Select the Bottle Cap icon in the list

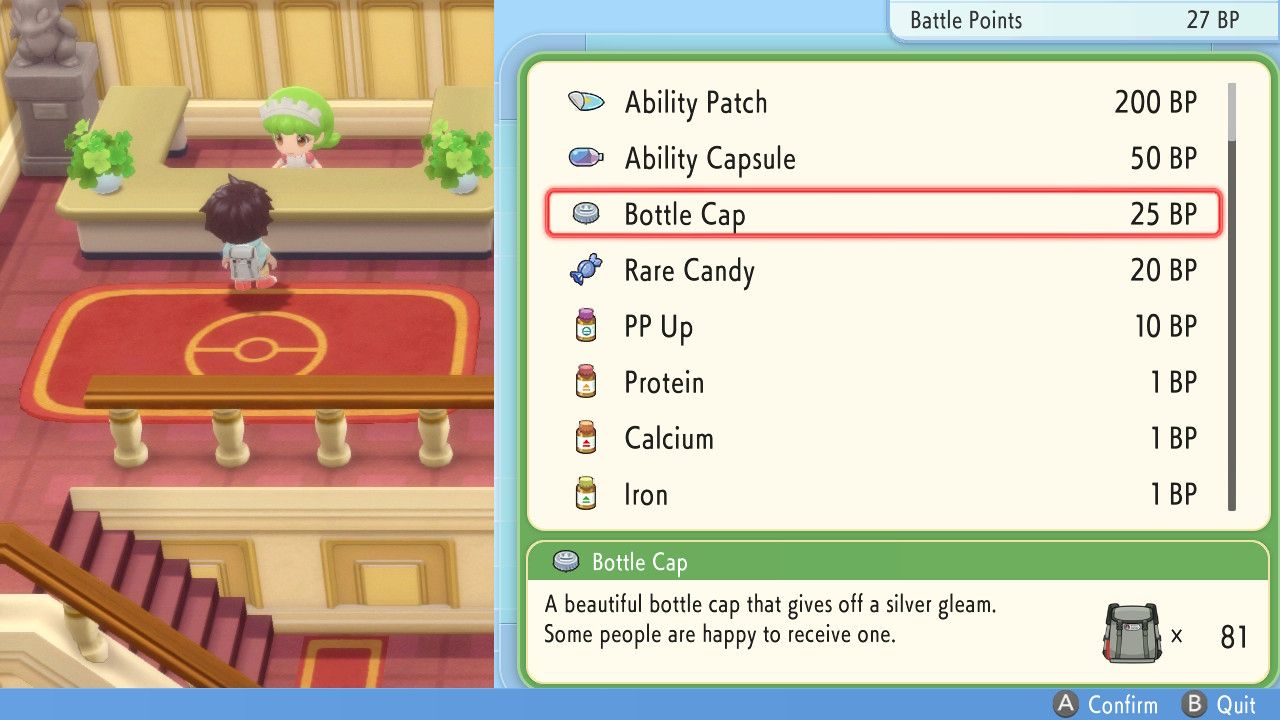(587, 212)
